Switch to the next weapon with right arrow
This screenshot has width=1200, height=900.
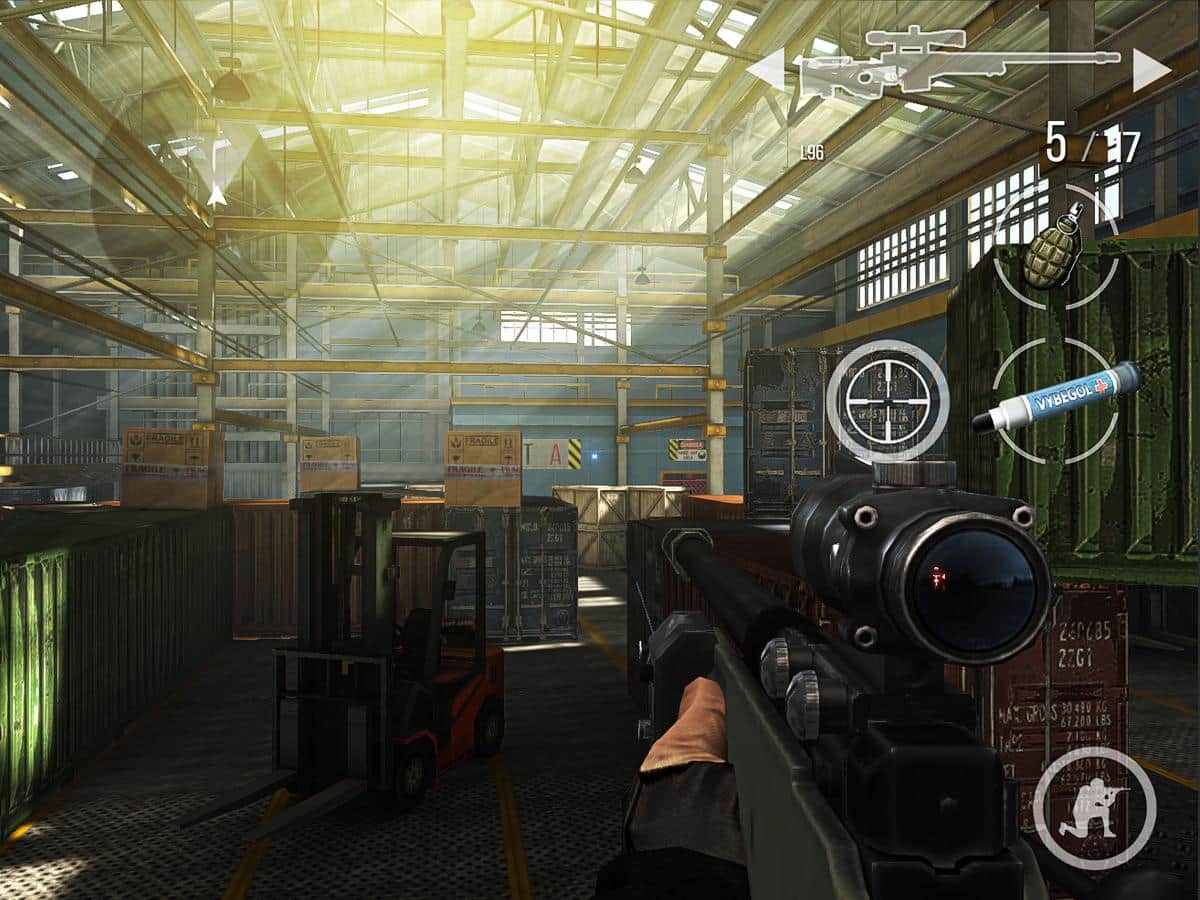(x=1151, y=69)
